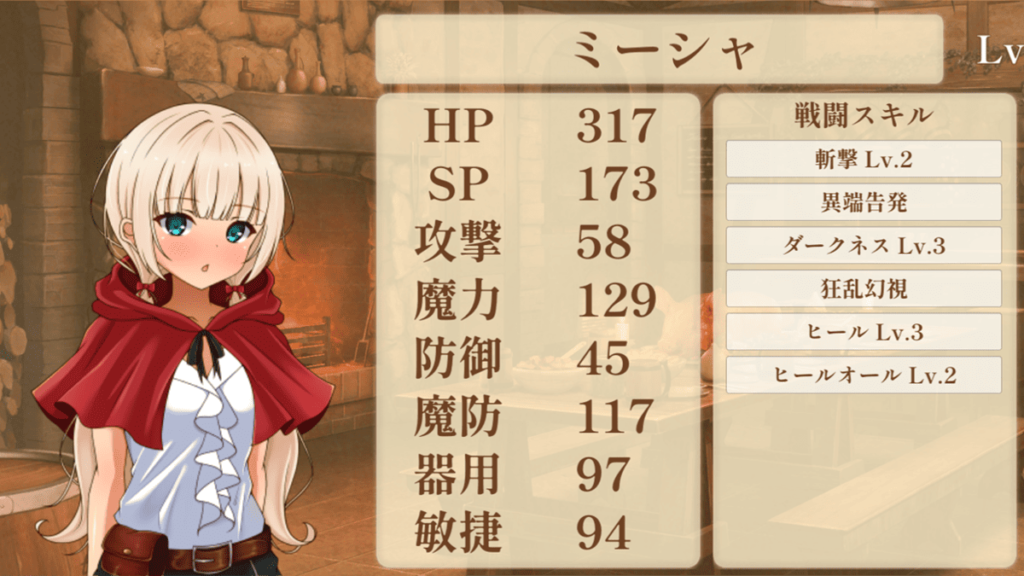1024x576 pixels.
Task: Select the 狂乱幻視 skill button
Action: pyautogui.click(x=863, y=289)
